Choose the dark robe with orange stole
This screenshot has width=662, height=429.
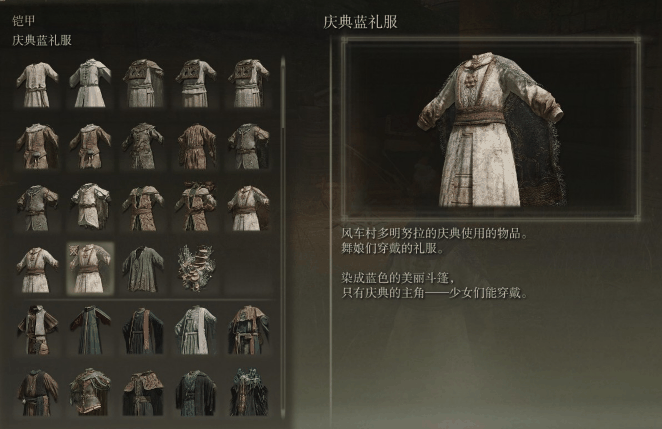tap(142, 330)
